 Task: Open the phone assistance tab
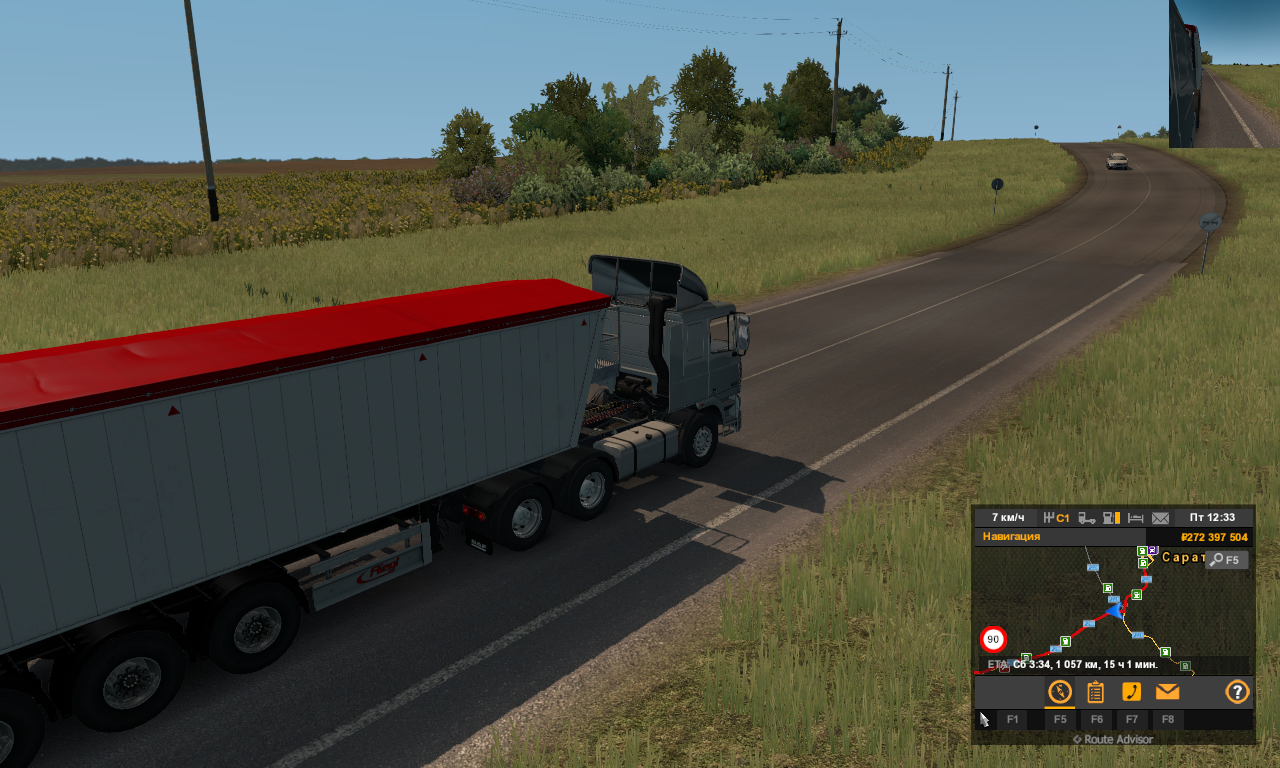click(x=1131, y=692)
